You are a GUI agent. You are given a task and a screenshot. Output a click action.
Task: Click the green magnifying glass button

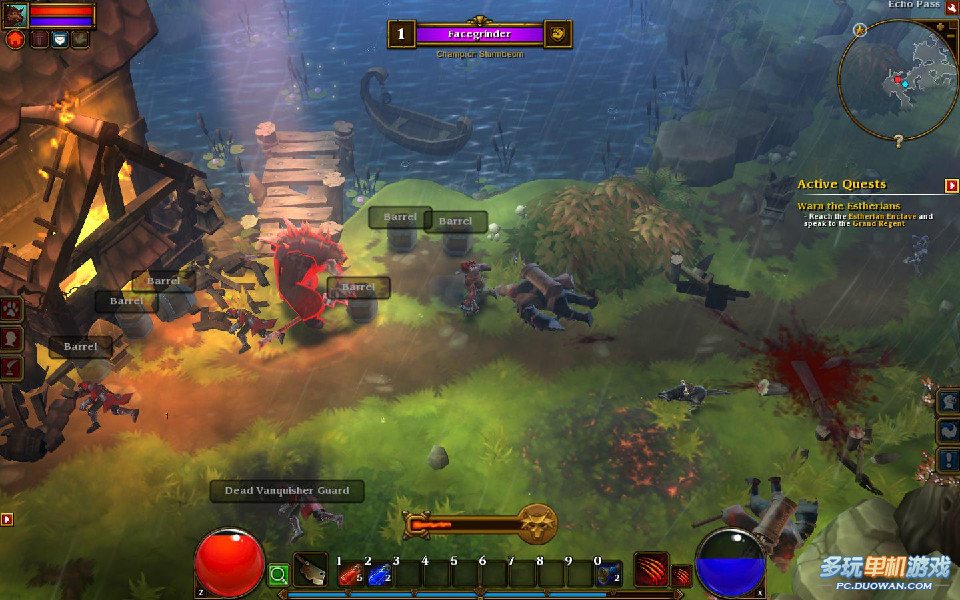(278, 575)
